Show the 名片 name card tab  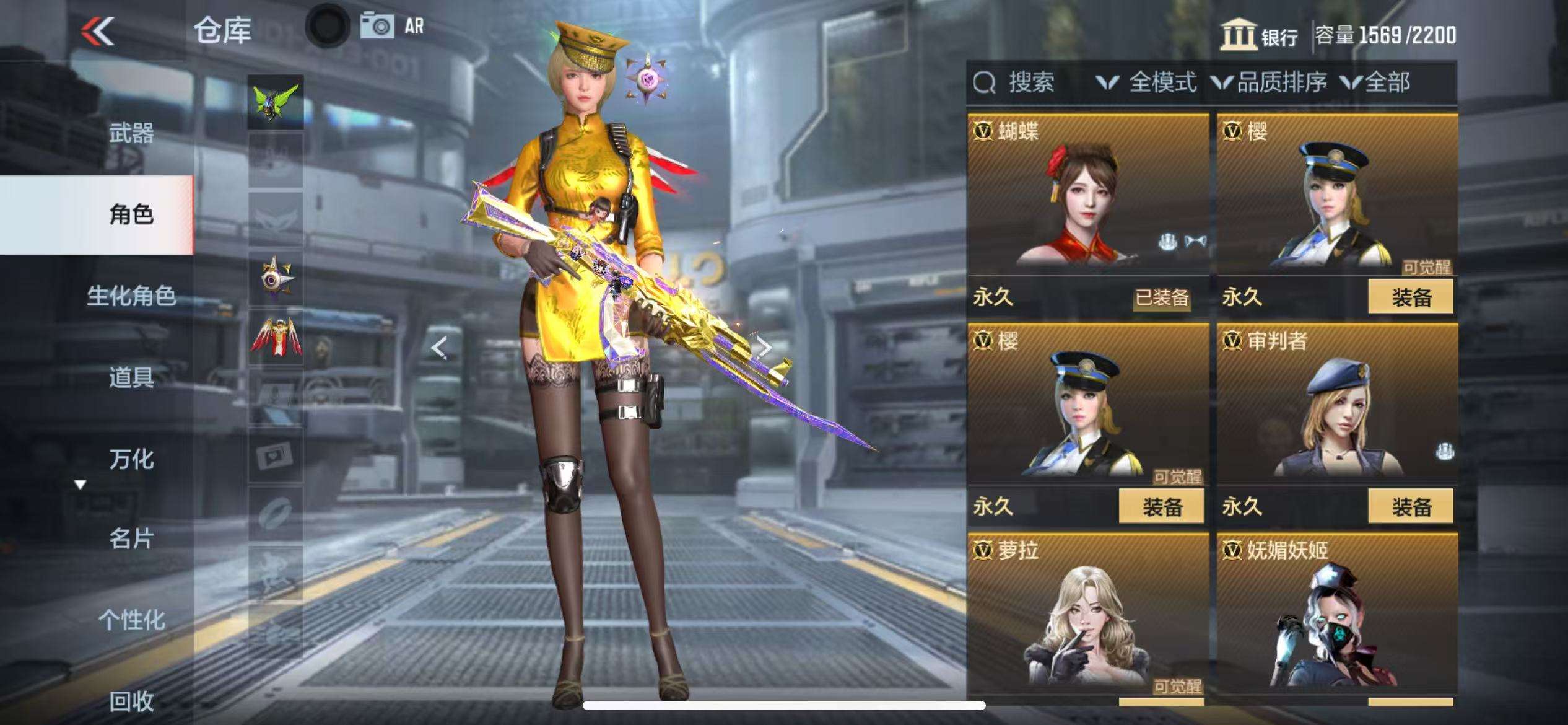(131, 539)
